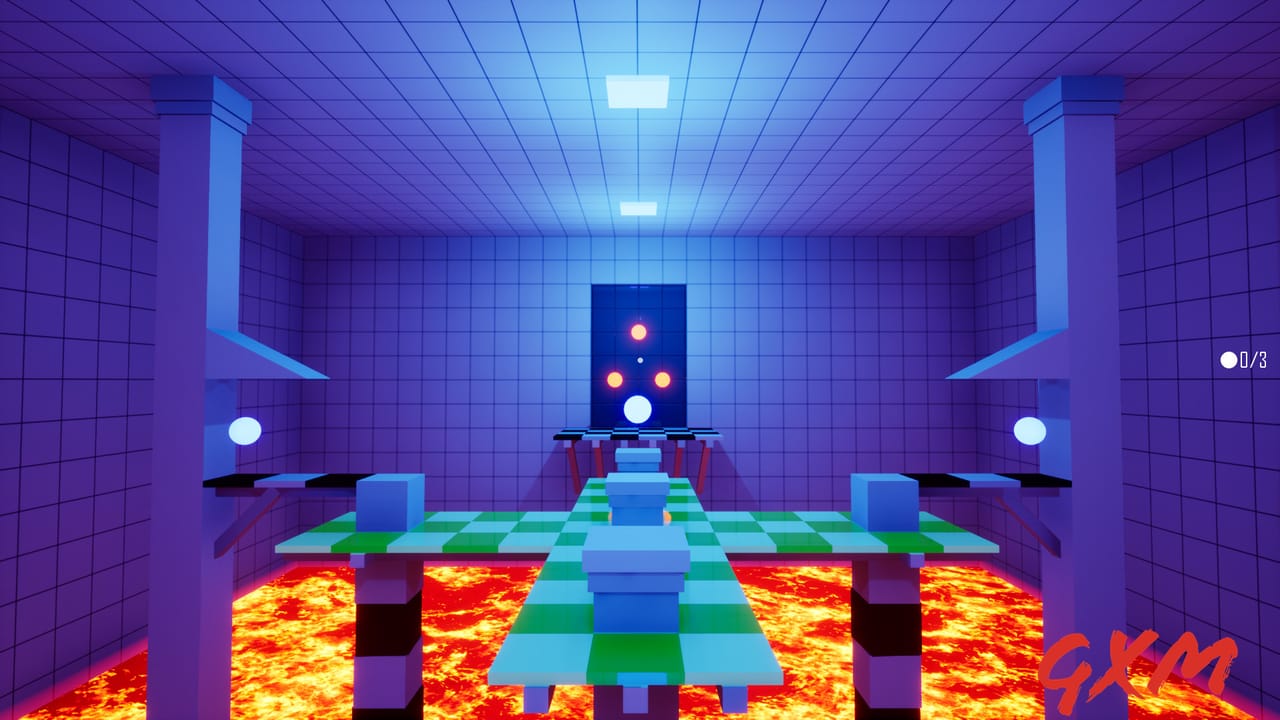Click the orb counter showing 0/3

[x=1243, y=360]
